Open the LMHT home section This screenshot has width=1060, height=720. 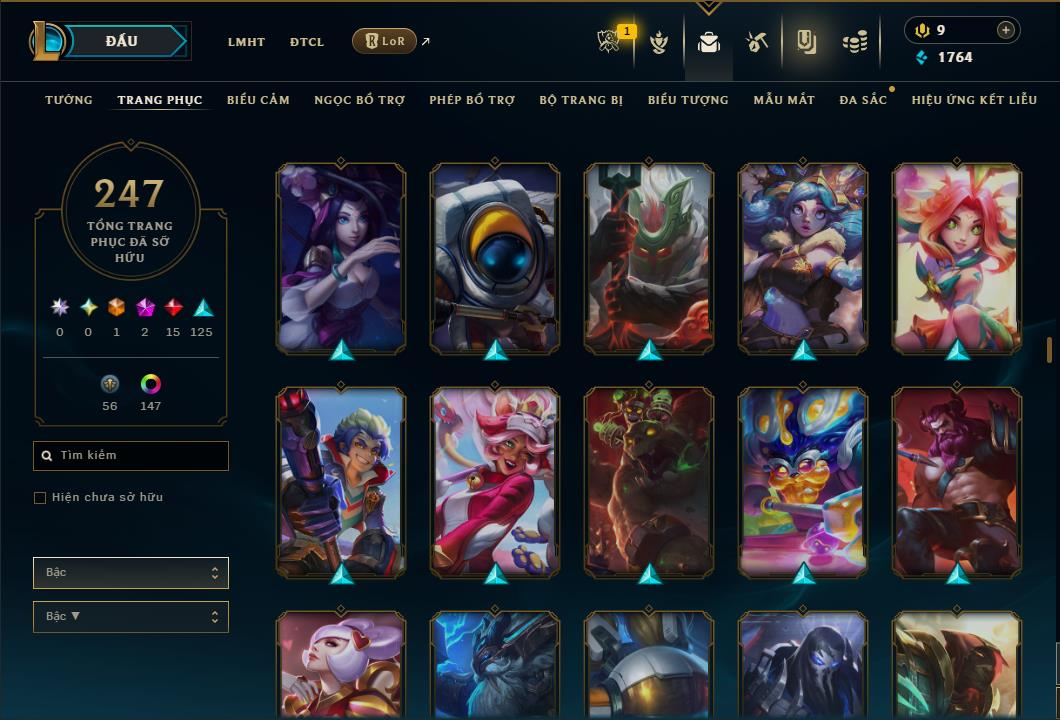246,42
